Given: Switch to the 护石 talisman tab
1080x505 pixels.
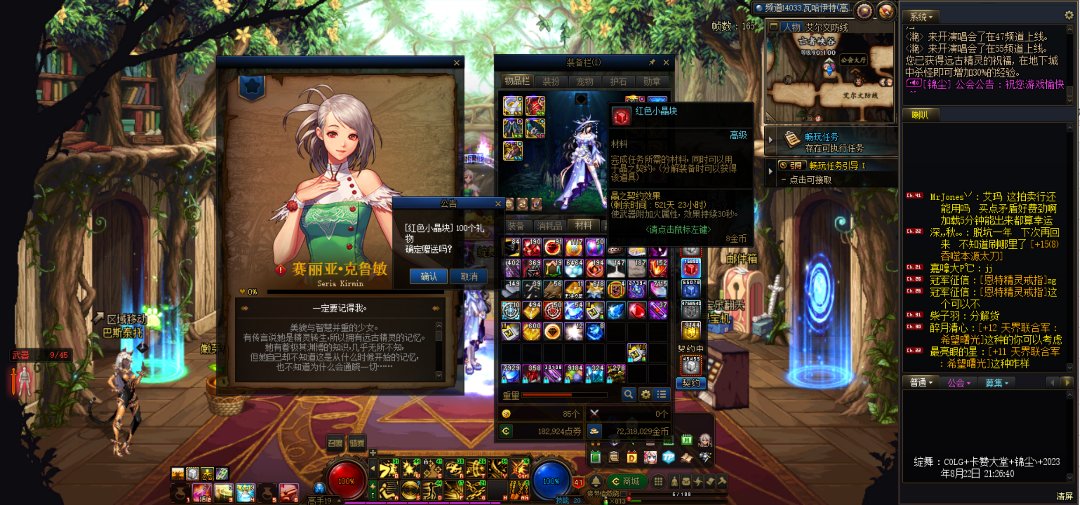Looking at the screenshot, I should [619, 81].
